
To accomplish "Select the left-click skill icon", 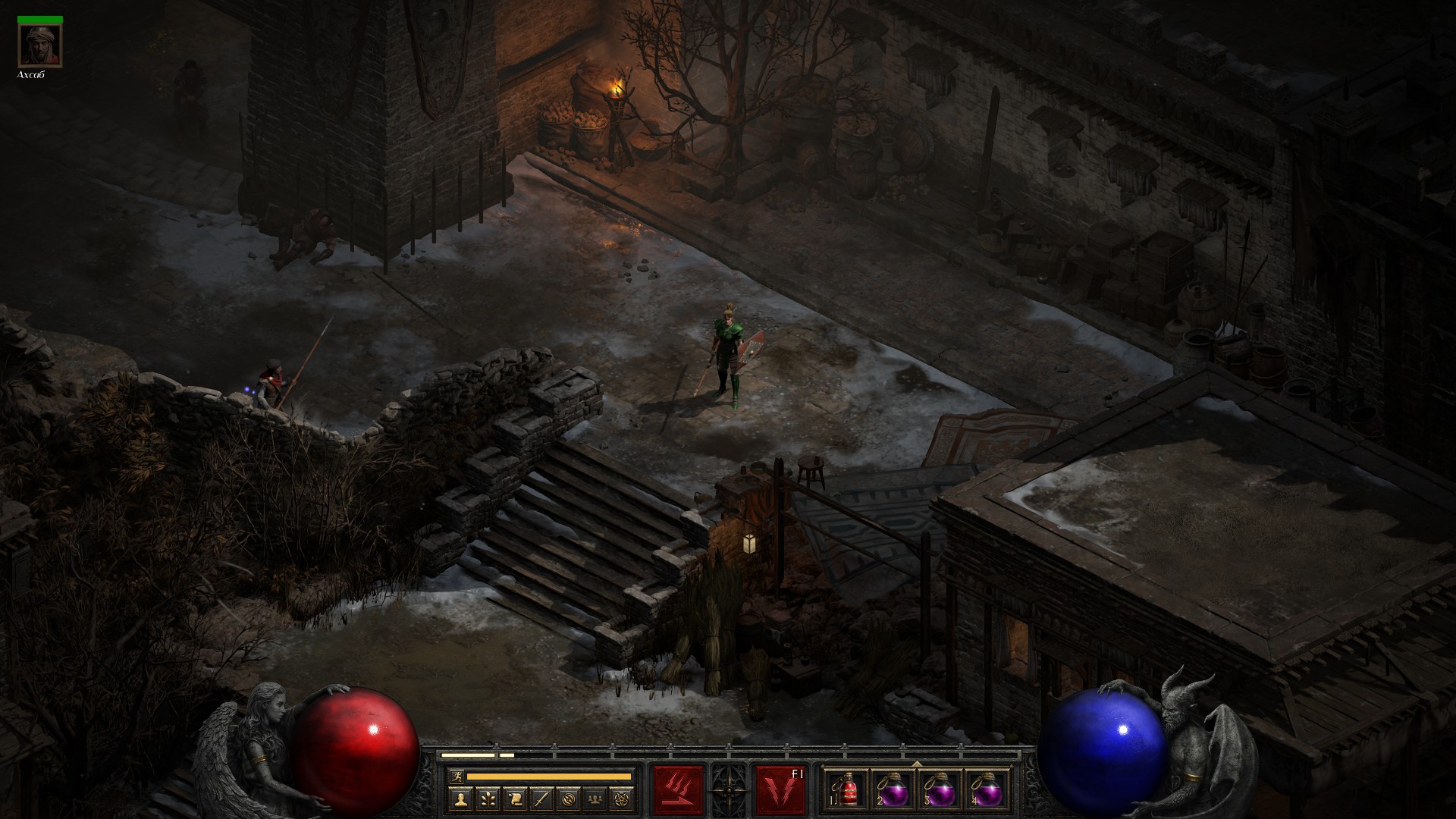I will [678, 789].
